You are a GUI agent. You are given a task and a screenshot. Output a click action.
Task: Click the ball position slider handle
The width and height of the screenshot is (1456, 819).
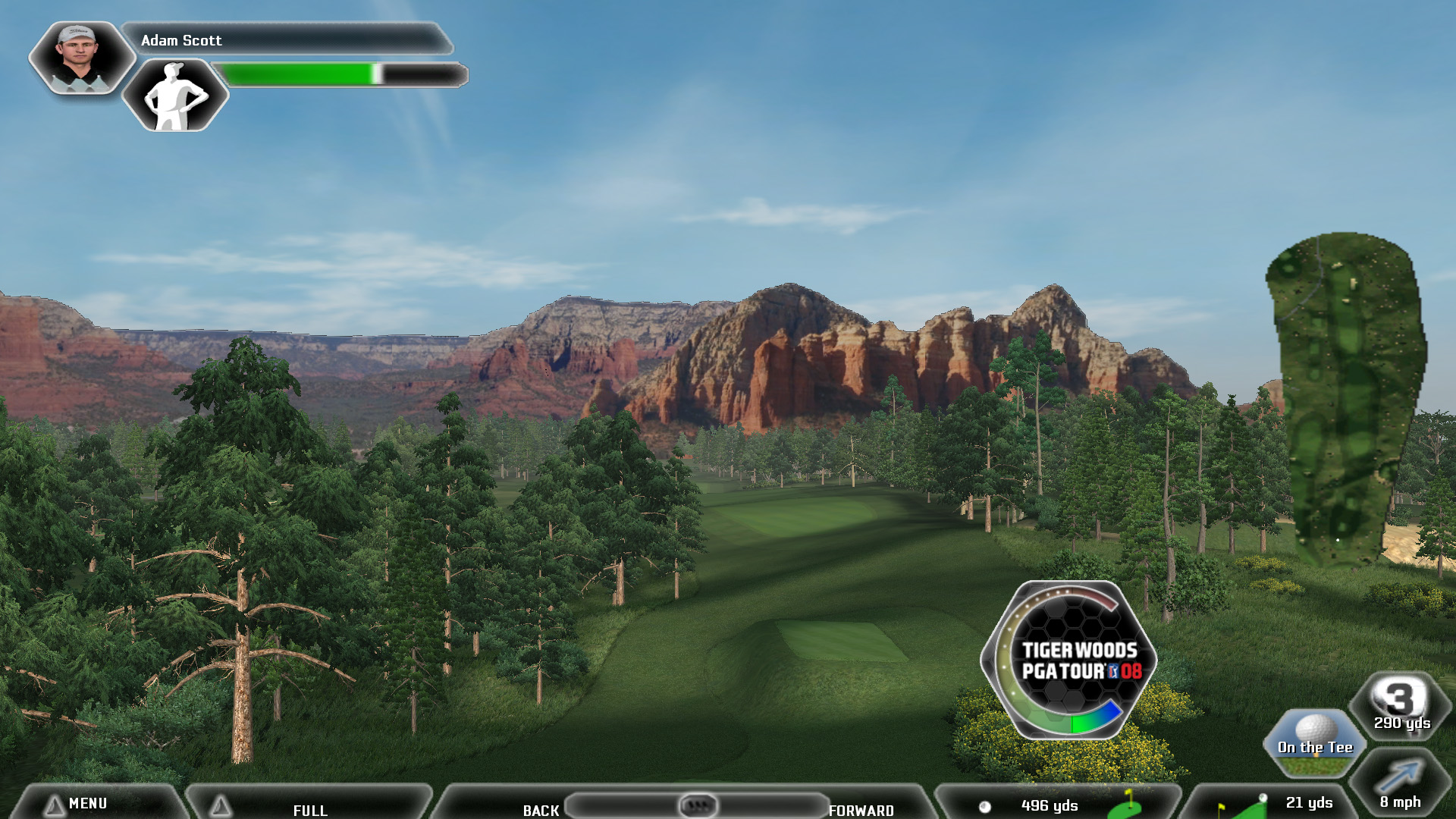[698, 805]
